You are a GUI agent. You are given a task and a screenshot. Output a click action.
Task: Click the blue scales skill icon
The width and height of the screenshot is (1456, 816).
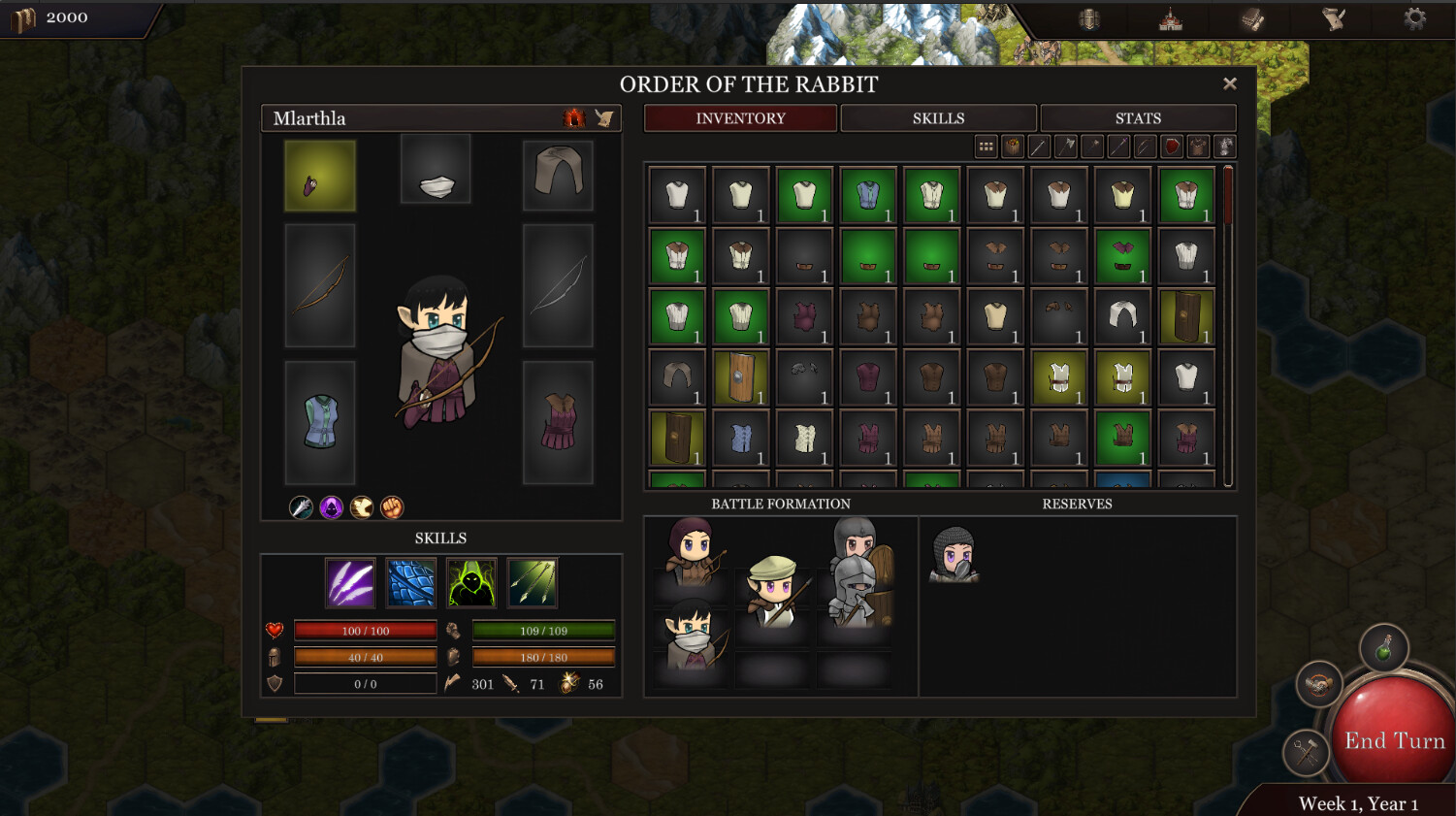[411, 582]
